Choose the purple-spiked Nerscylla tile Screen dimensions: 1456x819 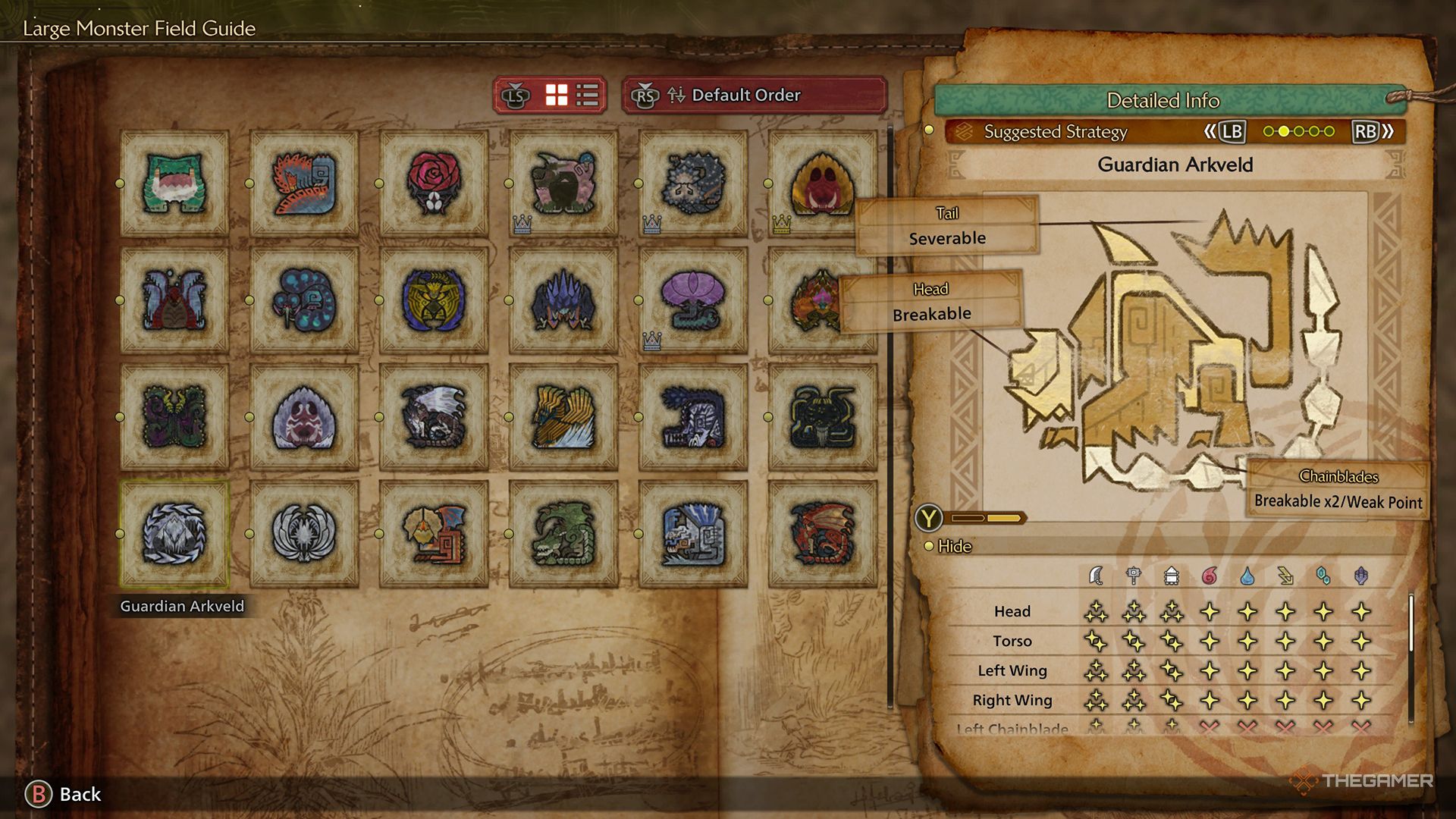tap(563, 300)
